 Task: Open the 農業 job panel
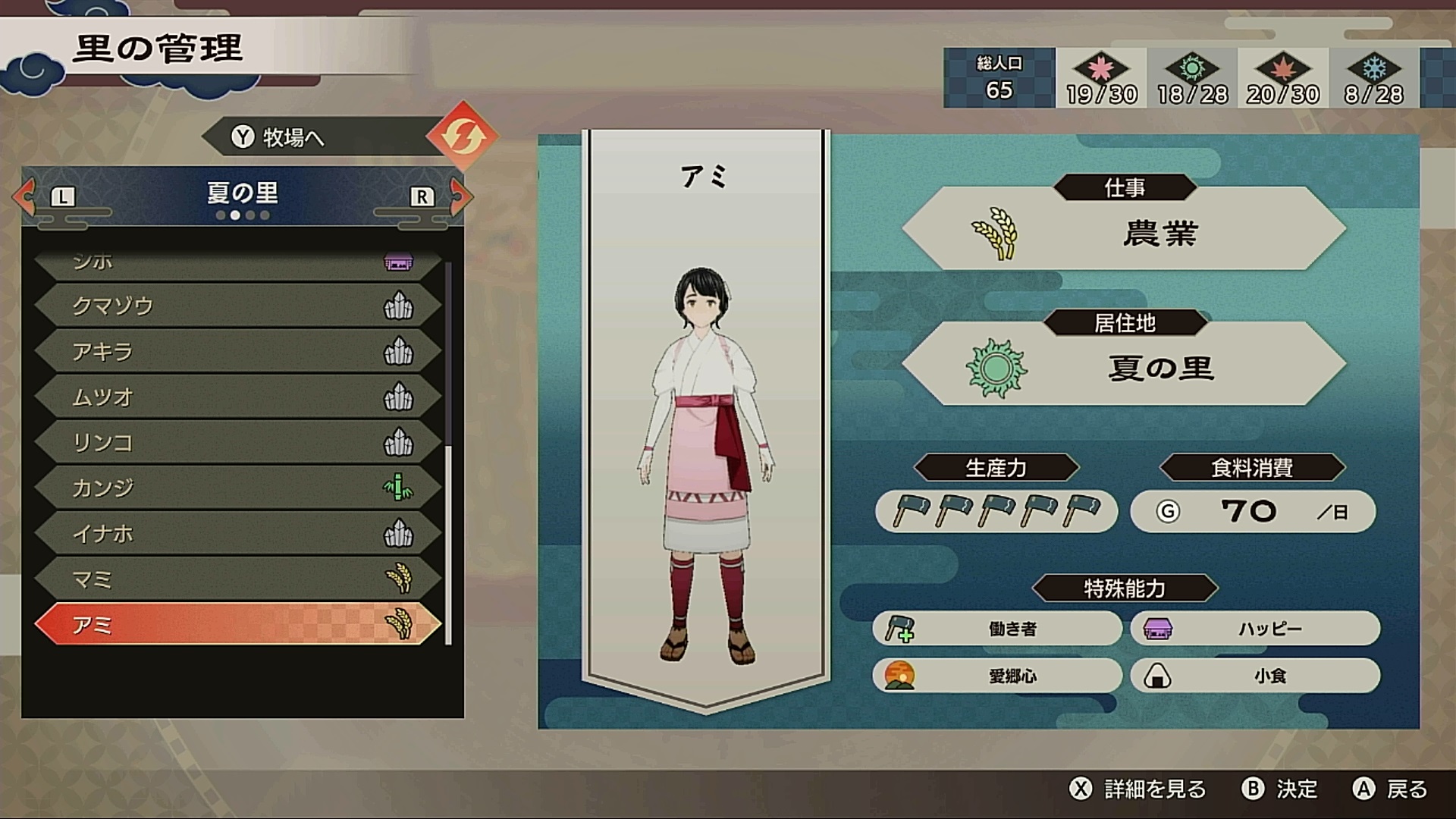[x=1124, y=233]
